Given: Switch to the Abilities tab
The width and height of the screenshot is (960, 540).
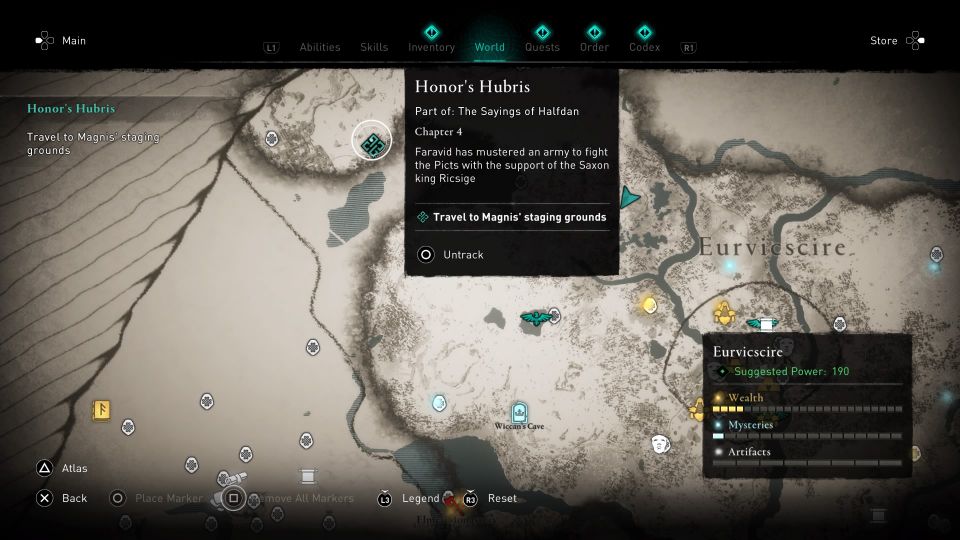Looking at the screenshot, I should pyautogui.click(x=320, y=47).
